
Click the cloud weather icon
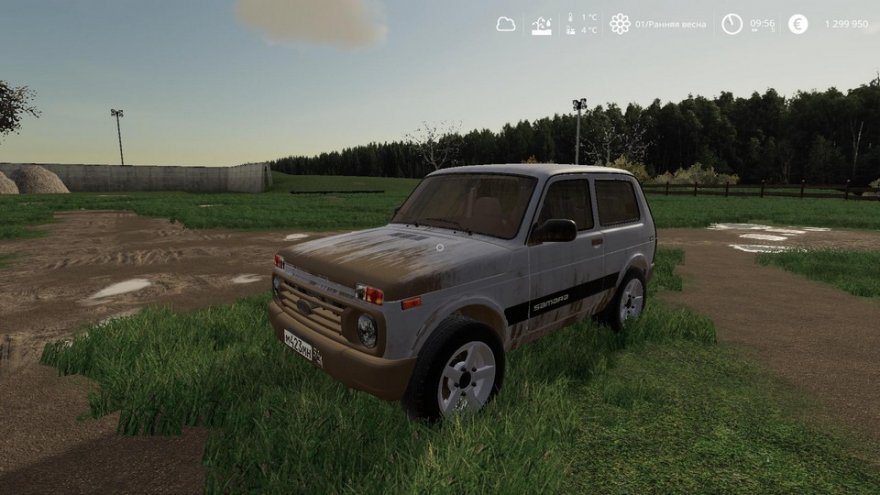(506, 24)
